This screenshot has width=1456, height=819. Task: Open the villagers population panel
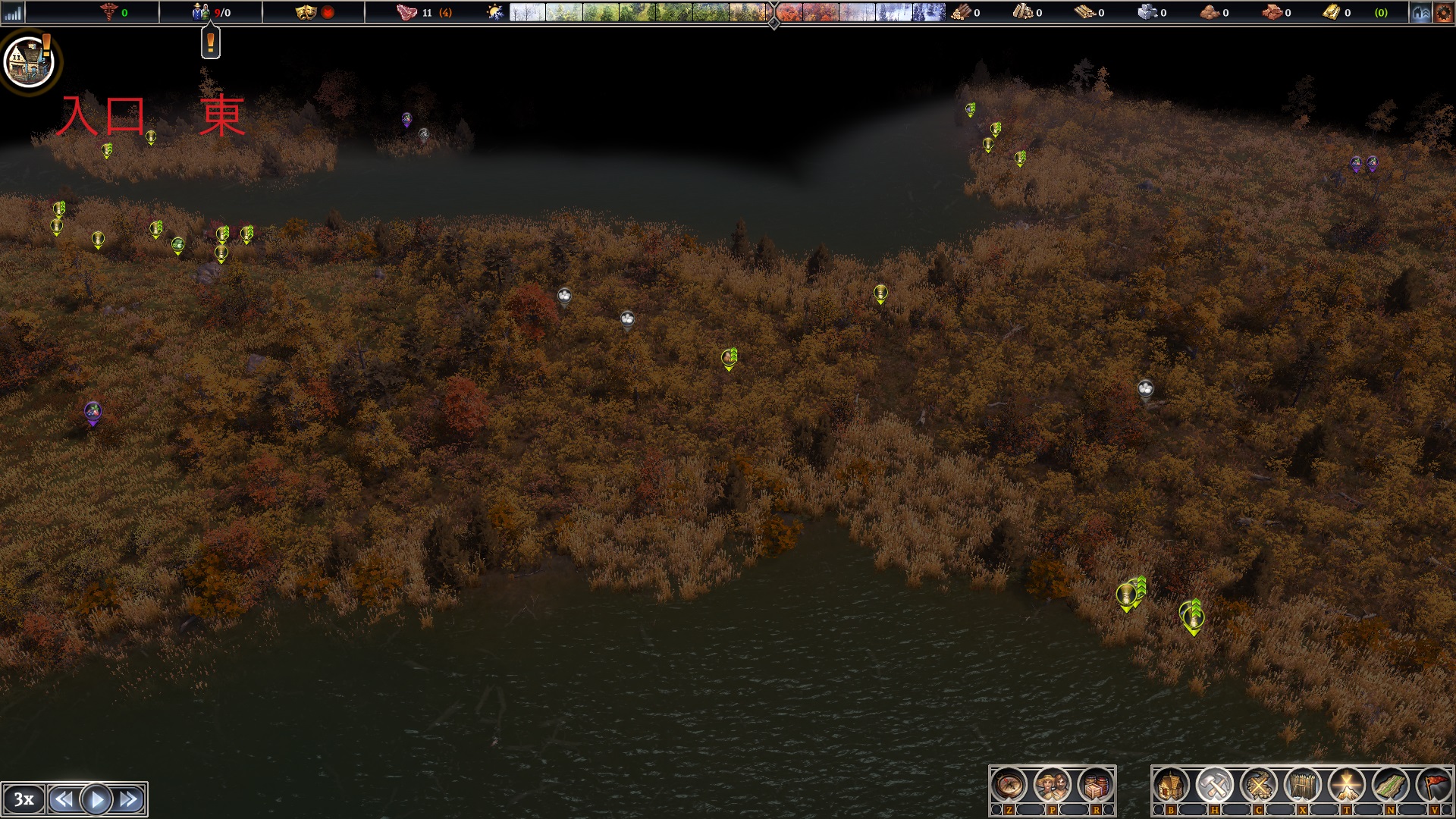[x=1052, y=786]
